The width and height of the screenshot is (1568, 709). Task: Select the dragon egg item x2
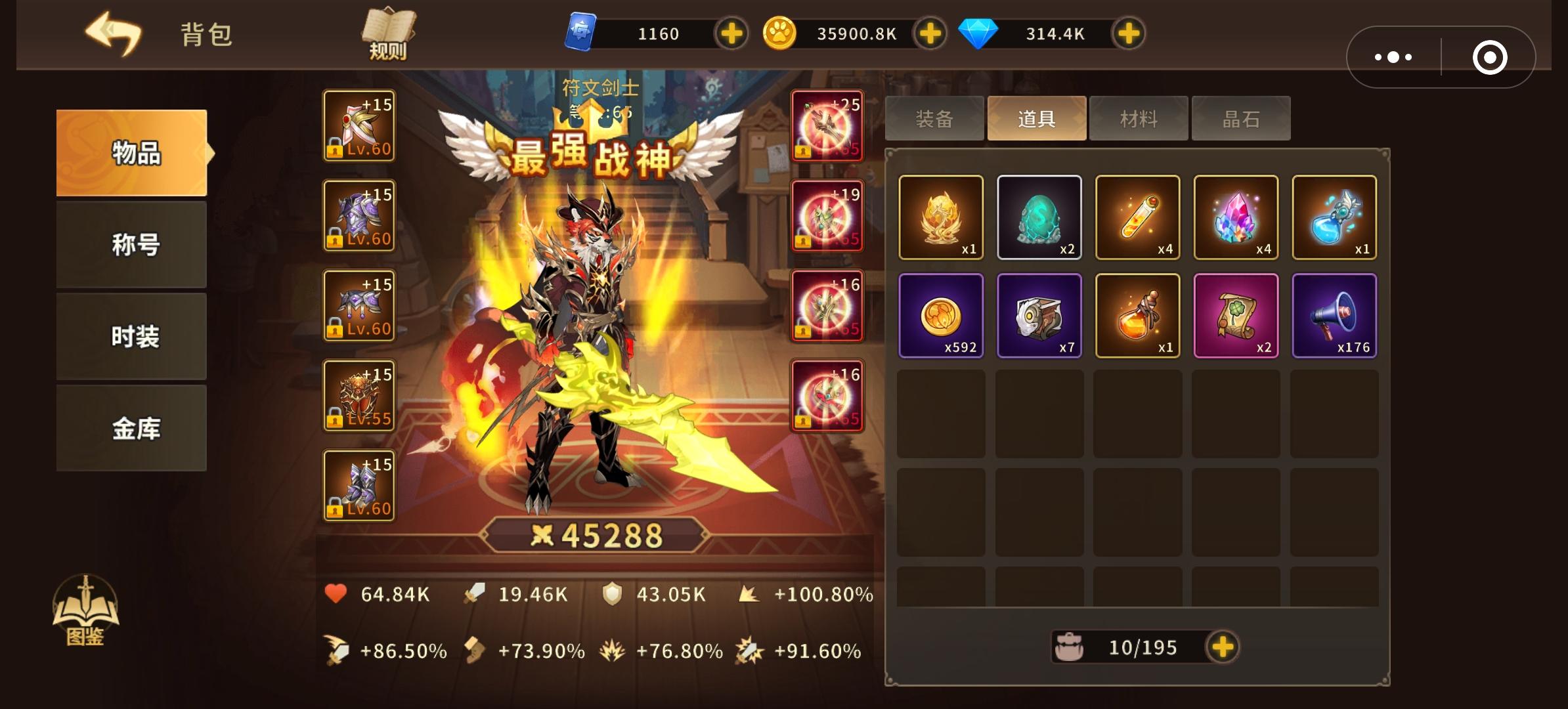click(1039, 218)
